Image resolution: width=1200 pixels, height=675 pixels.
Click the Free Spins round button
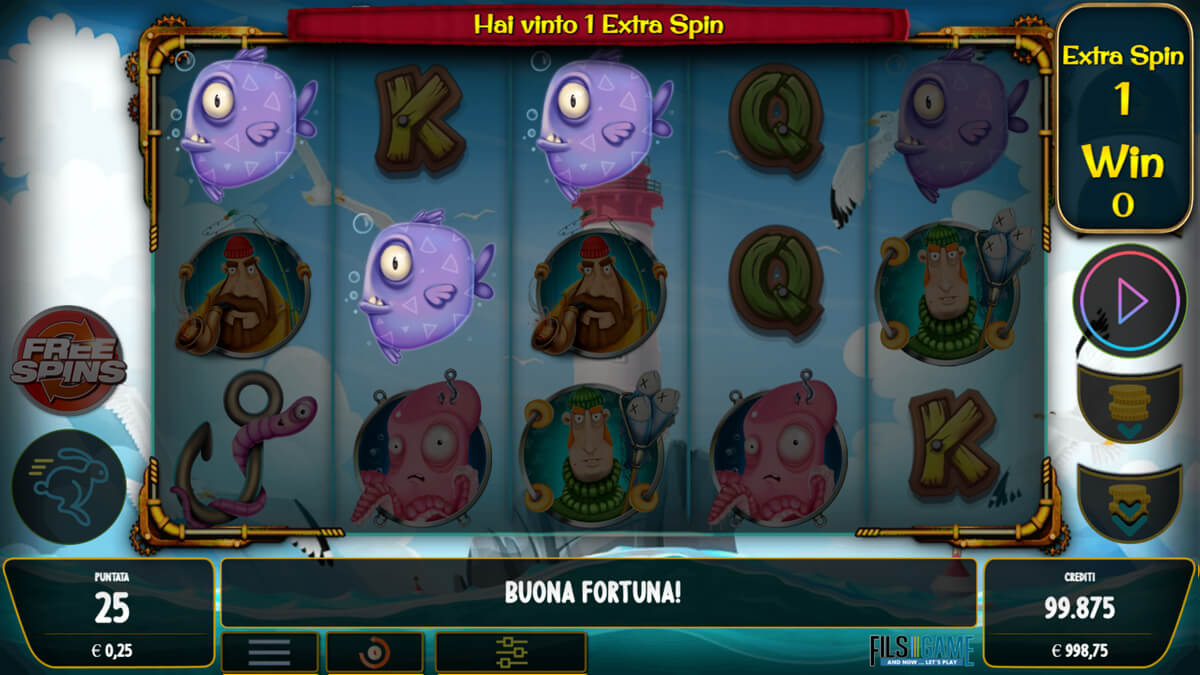pos(68,360)
